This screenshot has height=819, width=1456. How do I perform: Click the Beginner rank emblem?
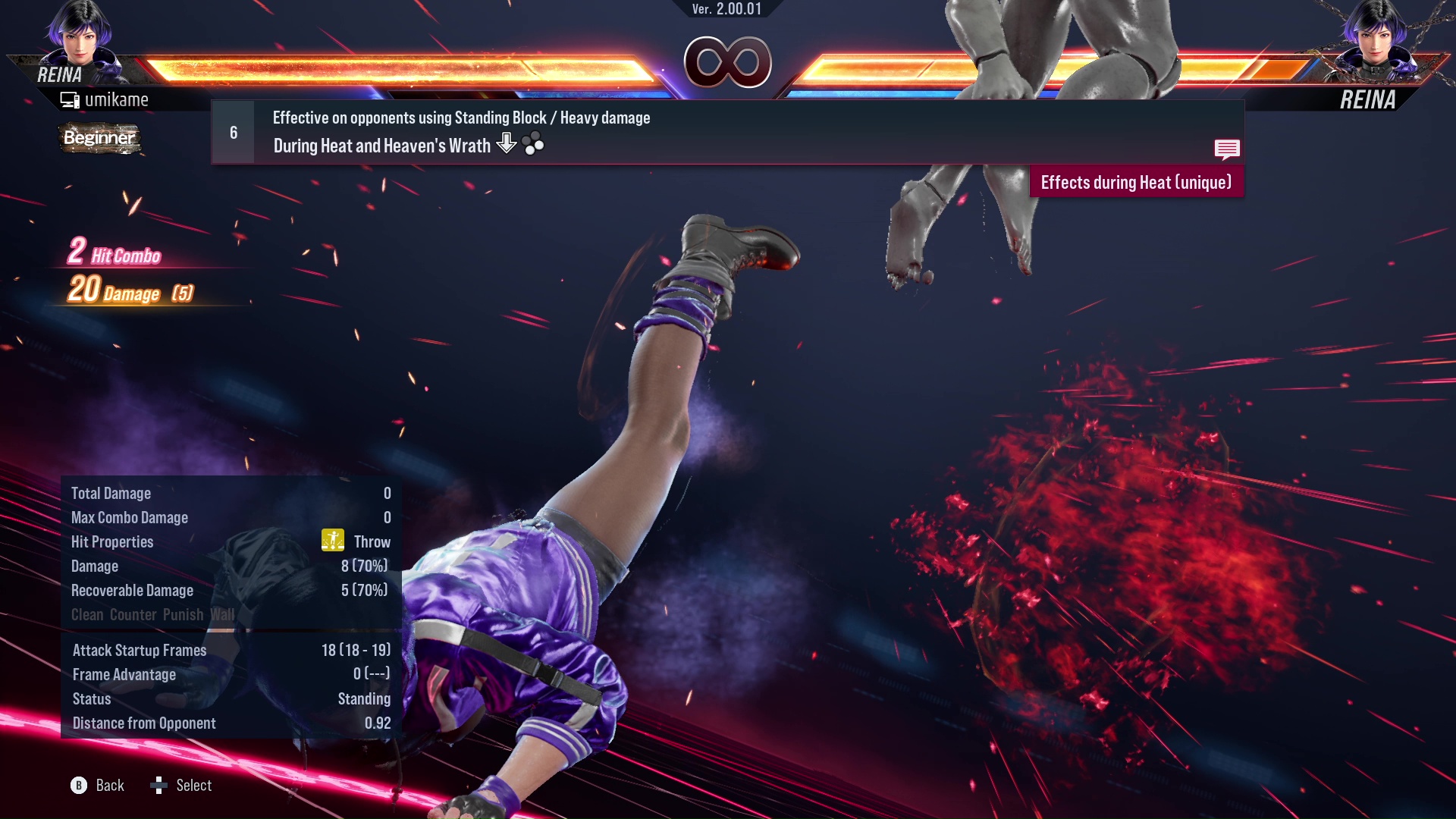99,139
